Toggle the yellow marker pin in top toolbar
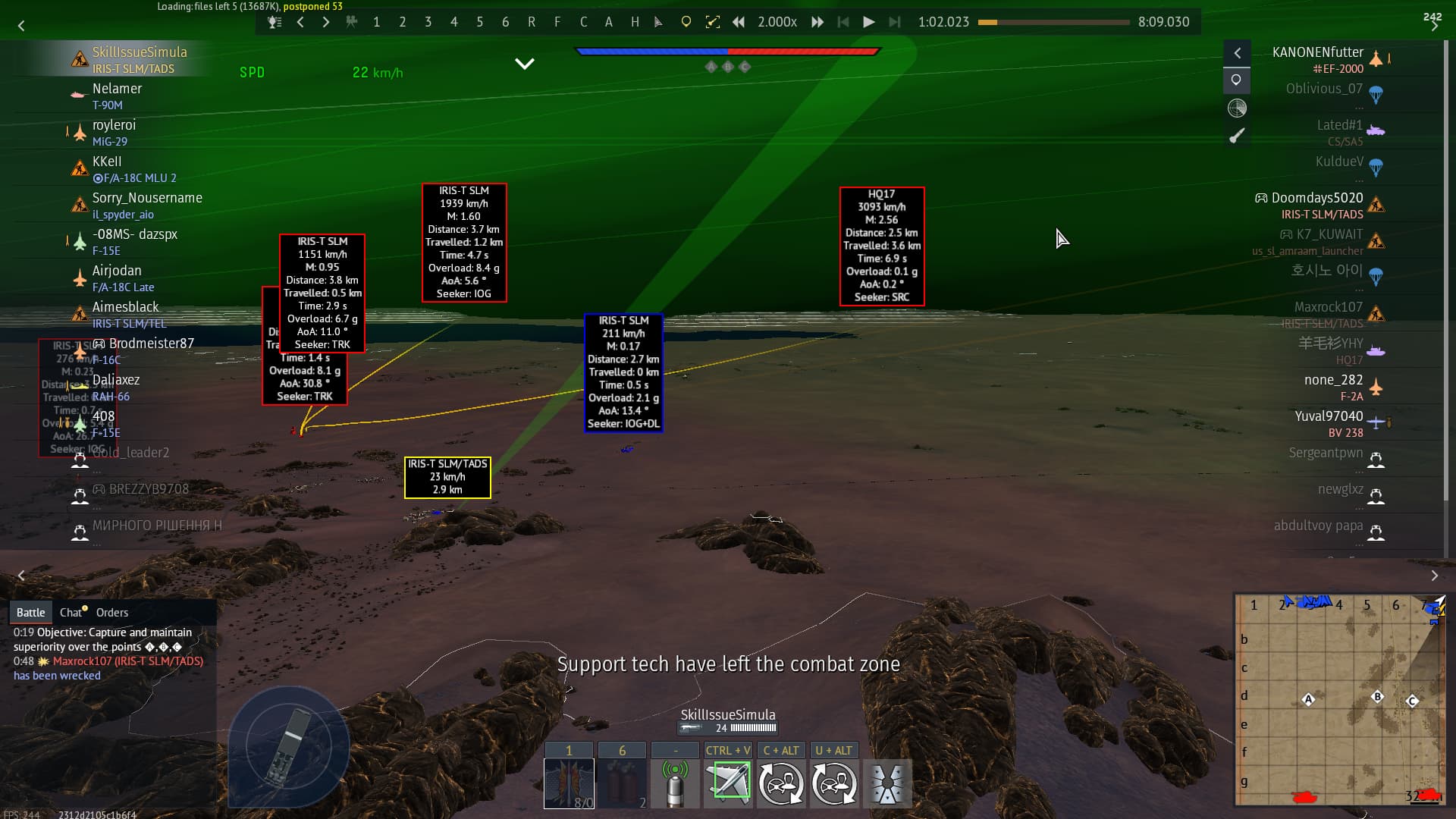This screenshot has width=1456, height=819. (686, 22)
